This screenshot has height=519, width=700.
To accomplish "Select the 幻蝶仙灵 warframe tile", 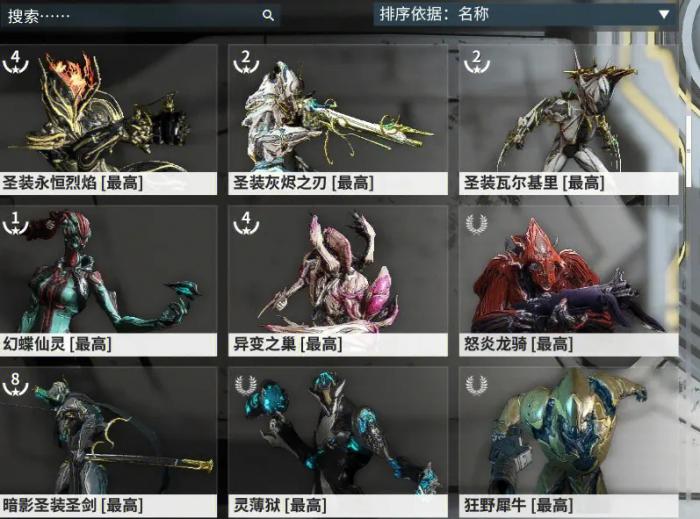I will (x=108, y=280).
